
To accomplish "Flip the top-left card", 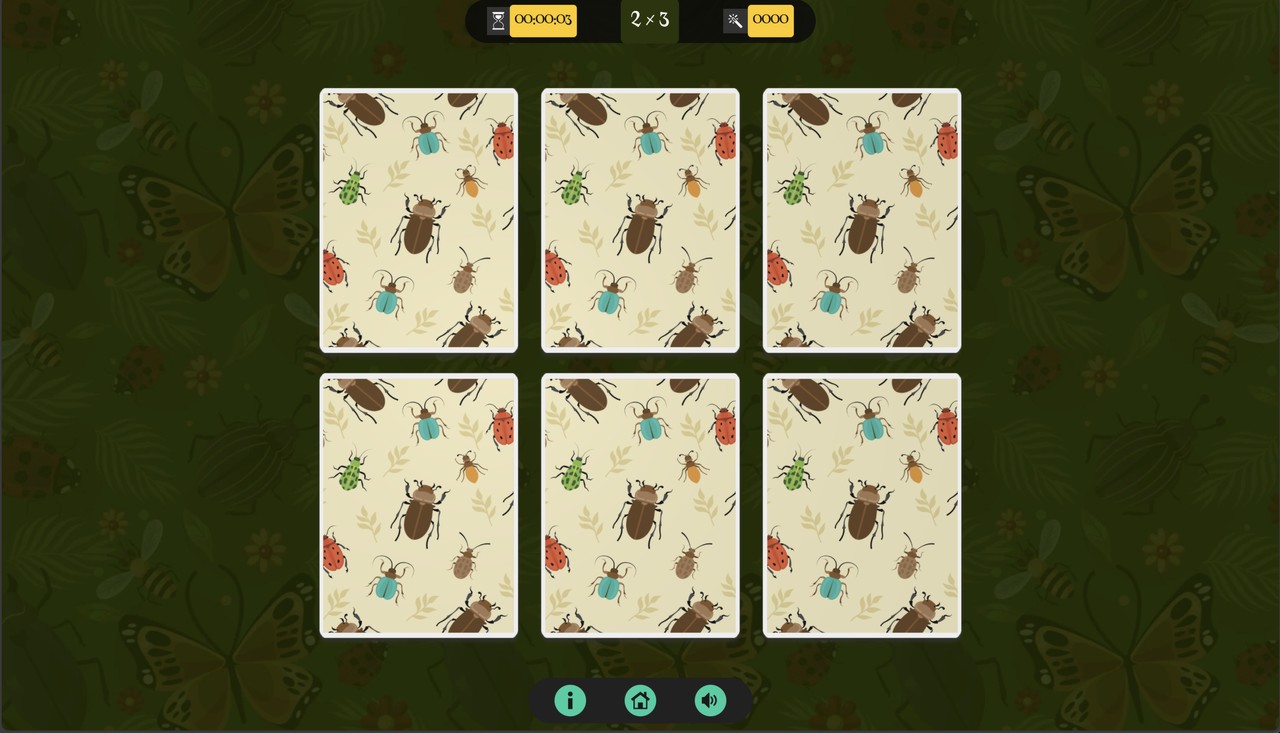I will click(x=418, y=220).
